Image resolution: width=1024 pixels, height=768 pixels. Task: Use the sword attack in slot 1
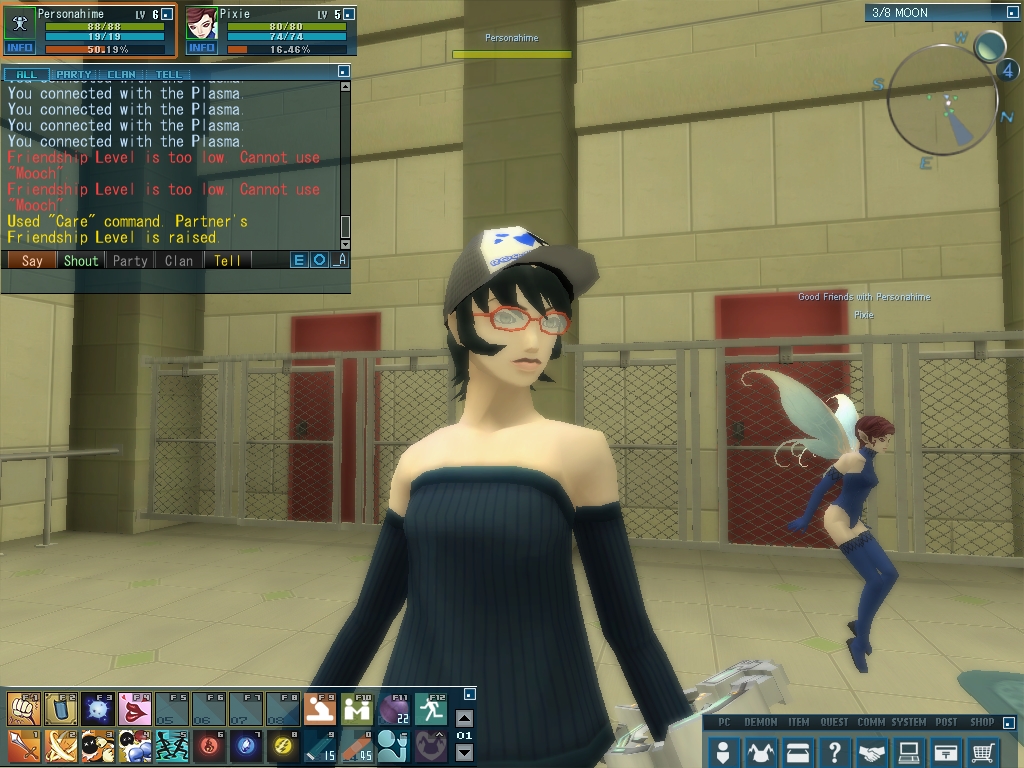click(x=23, y=746)
